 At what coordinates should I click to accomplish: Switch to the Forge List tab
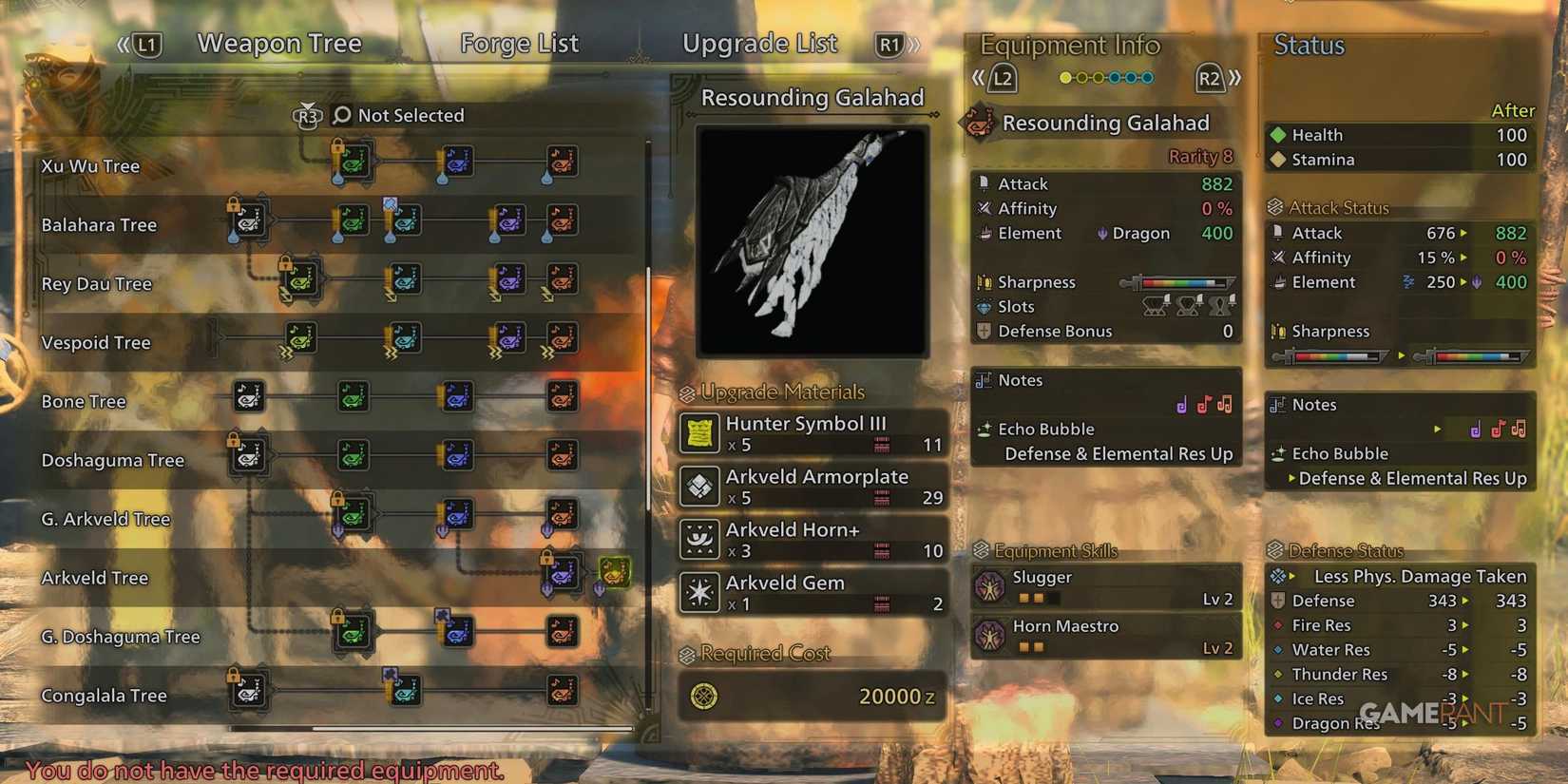tap(519, 43)
